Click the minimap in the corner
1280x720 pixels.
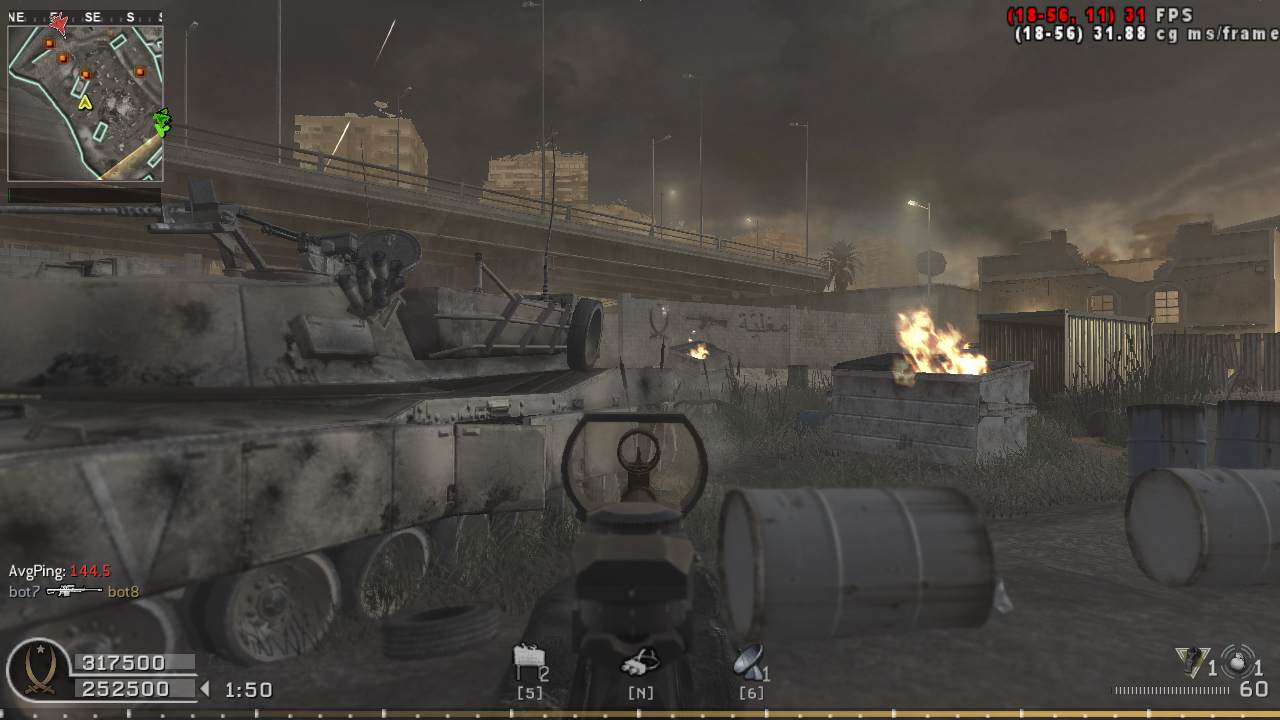85,103
